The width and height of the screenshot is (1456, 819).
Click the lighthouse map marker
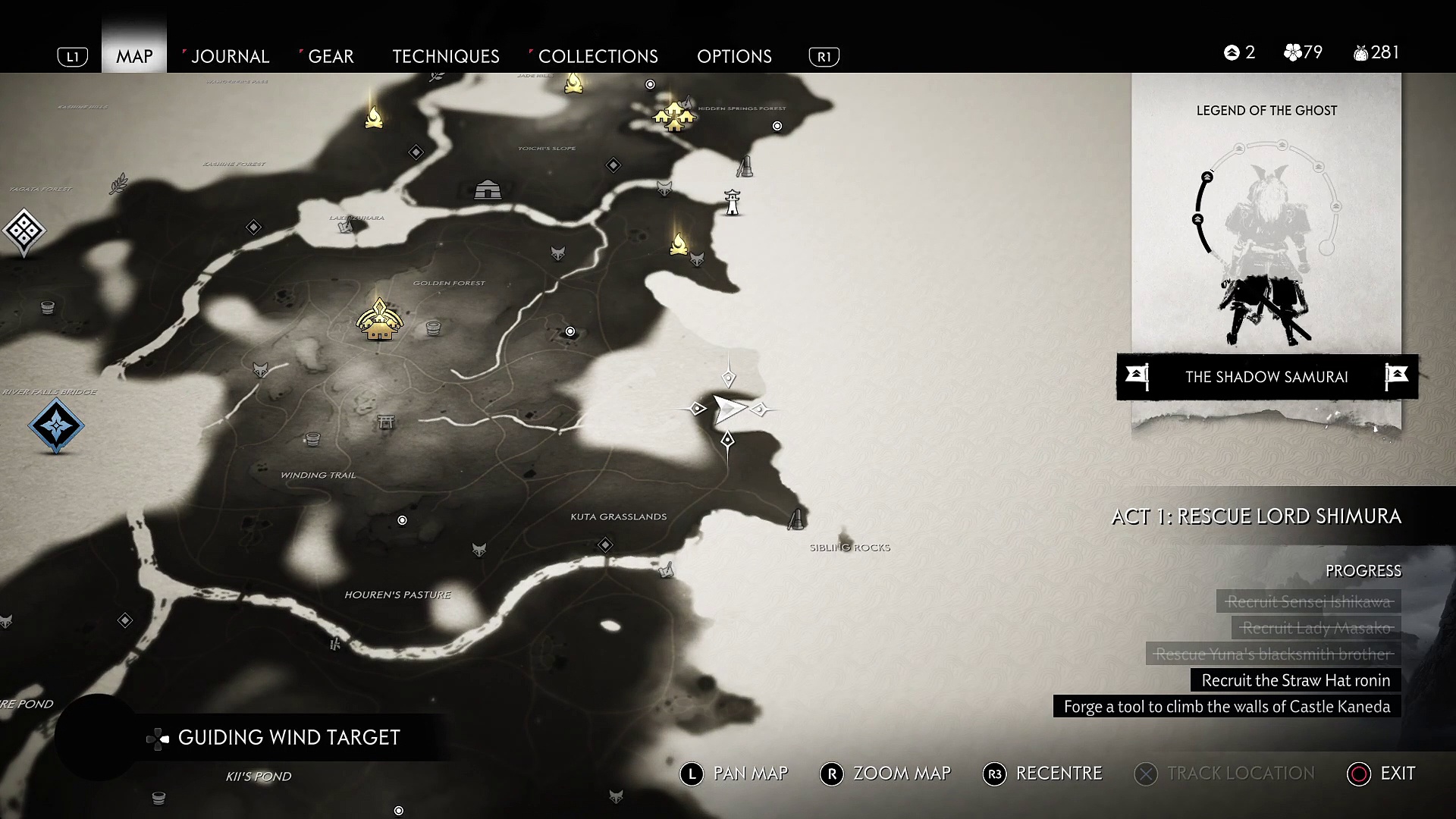tap(732, 202)
